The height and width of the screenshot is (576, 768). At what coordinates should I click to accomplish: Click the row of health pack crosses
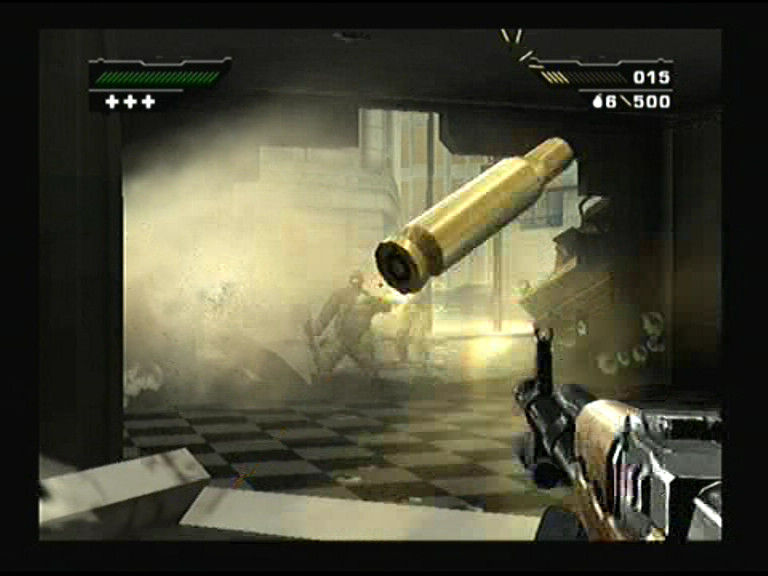pyautogui.click(x=130, y=102)
